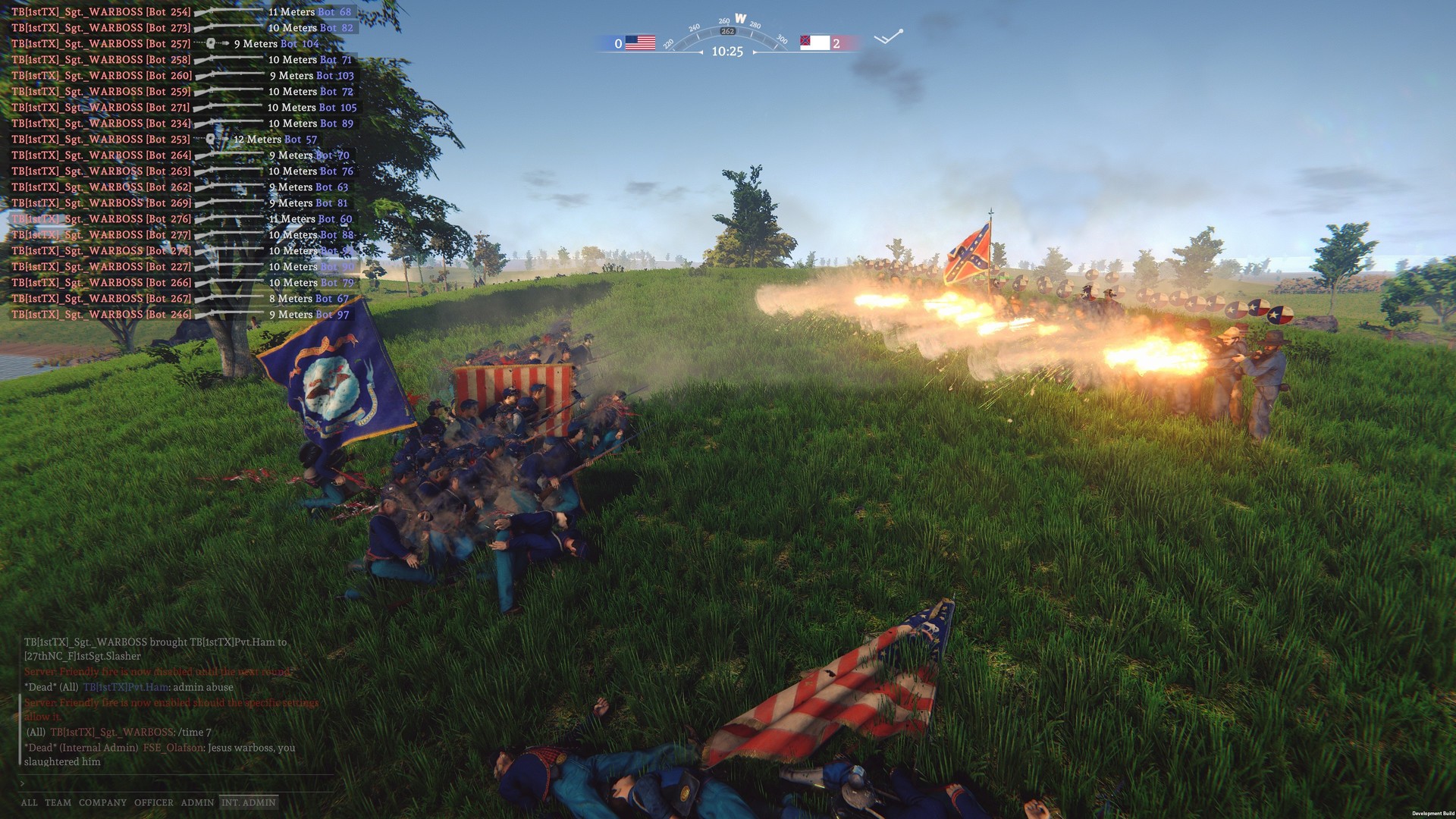Select the ALL chat tab
The width and height of the screenshot is (1456, 819).
[x=28, y=802]
